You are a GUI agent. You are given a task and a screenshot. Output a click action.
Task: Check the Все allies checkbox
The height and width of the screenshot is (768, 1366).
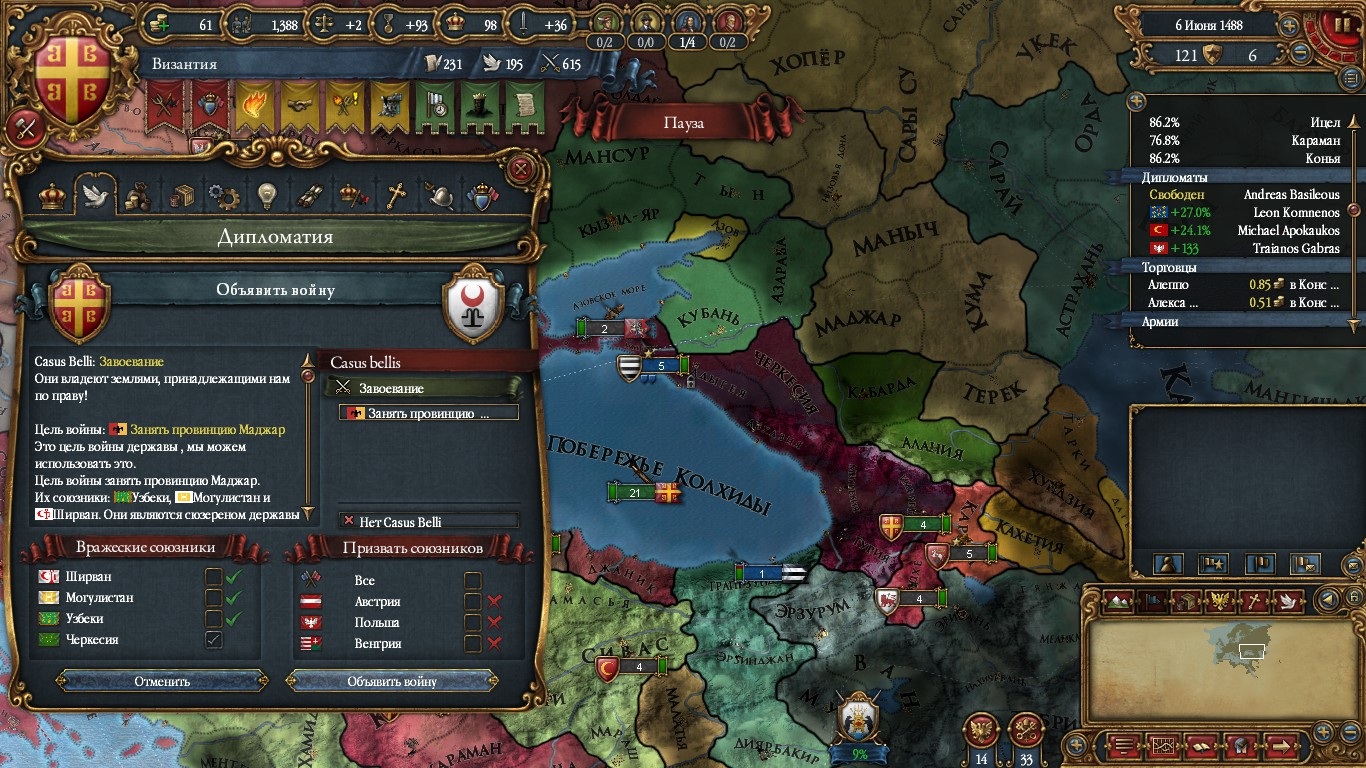[x=473, y=580]
